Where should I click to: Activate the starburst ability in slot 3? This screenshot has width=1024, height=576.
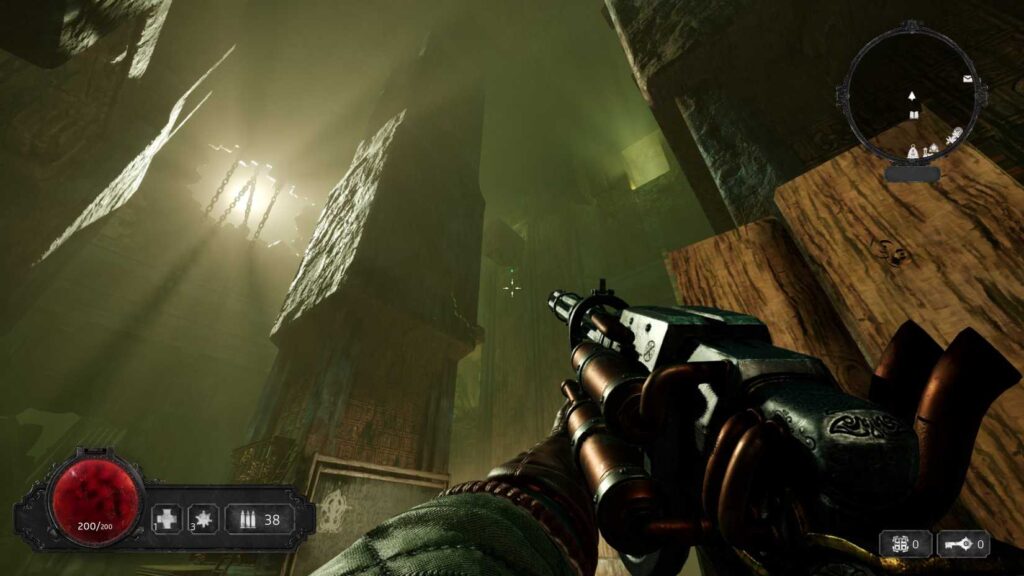204,519
